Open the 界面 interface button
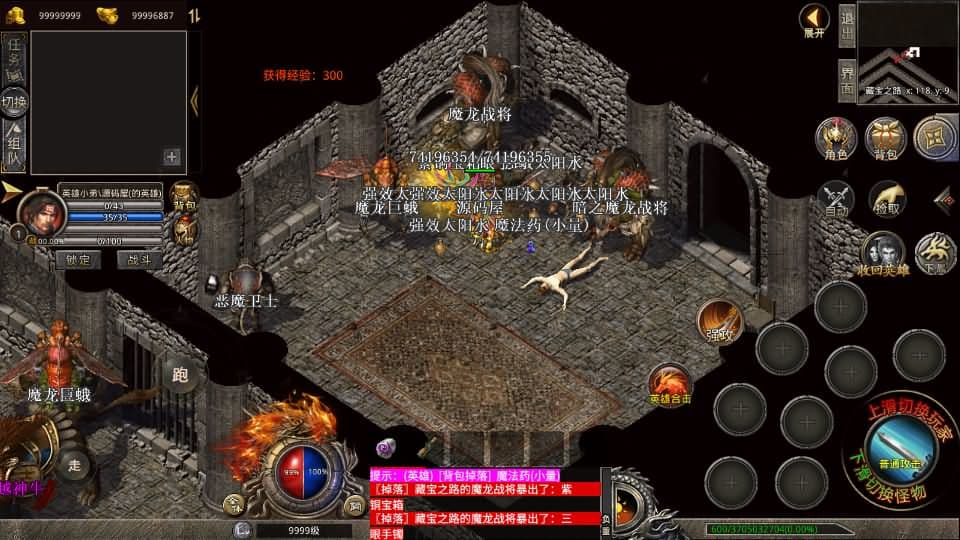960x540 pixels. tap(846, 78)
